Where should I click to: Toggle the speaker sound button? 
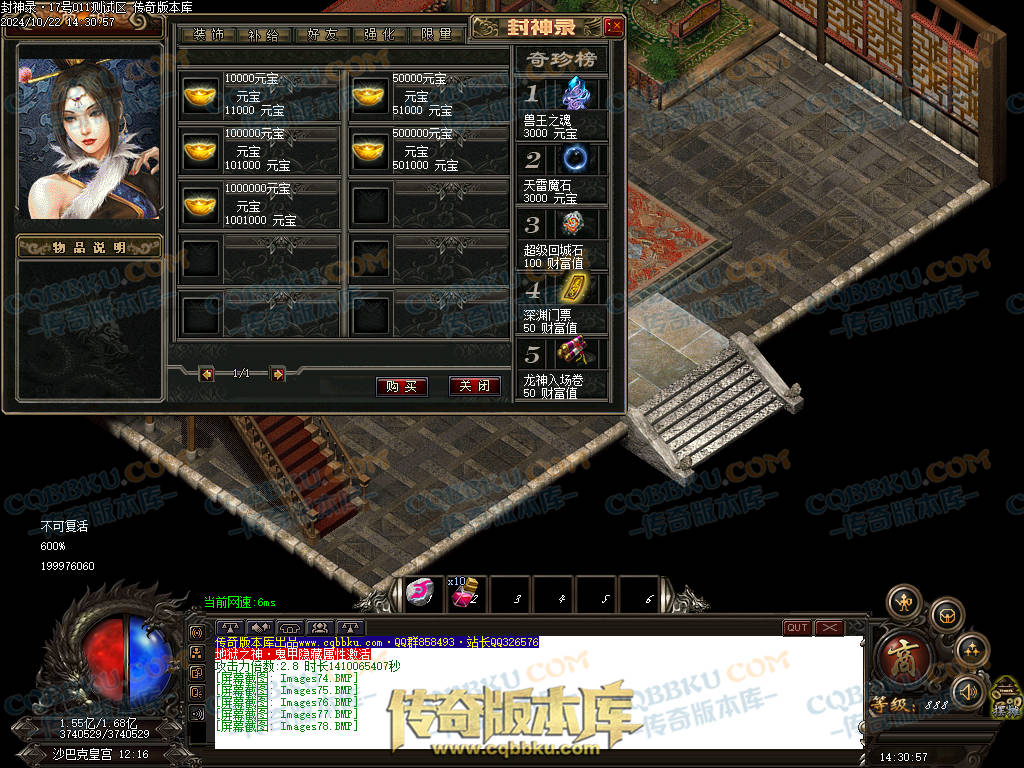coord(968,690)
